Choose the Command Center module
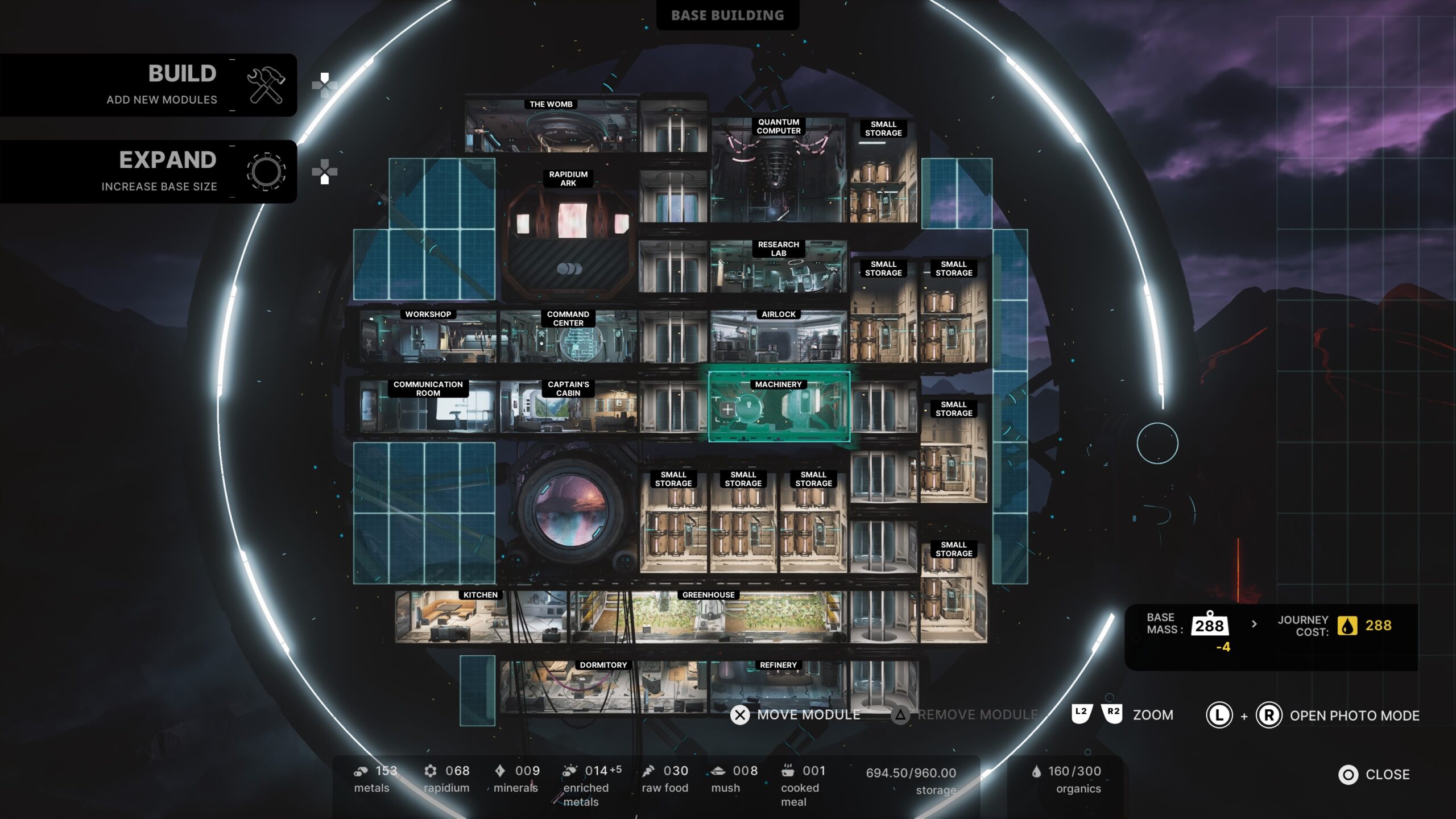Image resolution: width=1456 pixels, height=819 pixels. point(568,338)
